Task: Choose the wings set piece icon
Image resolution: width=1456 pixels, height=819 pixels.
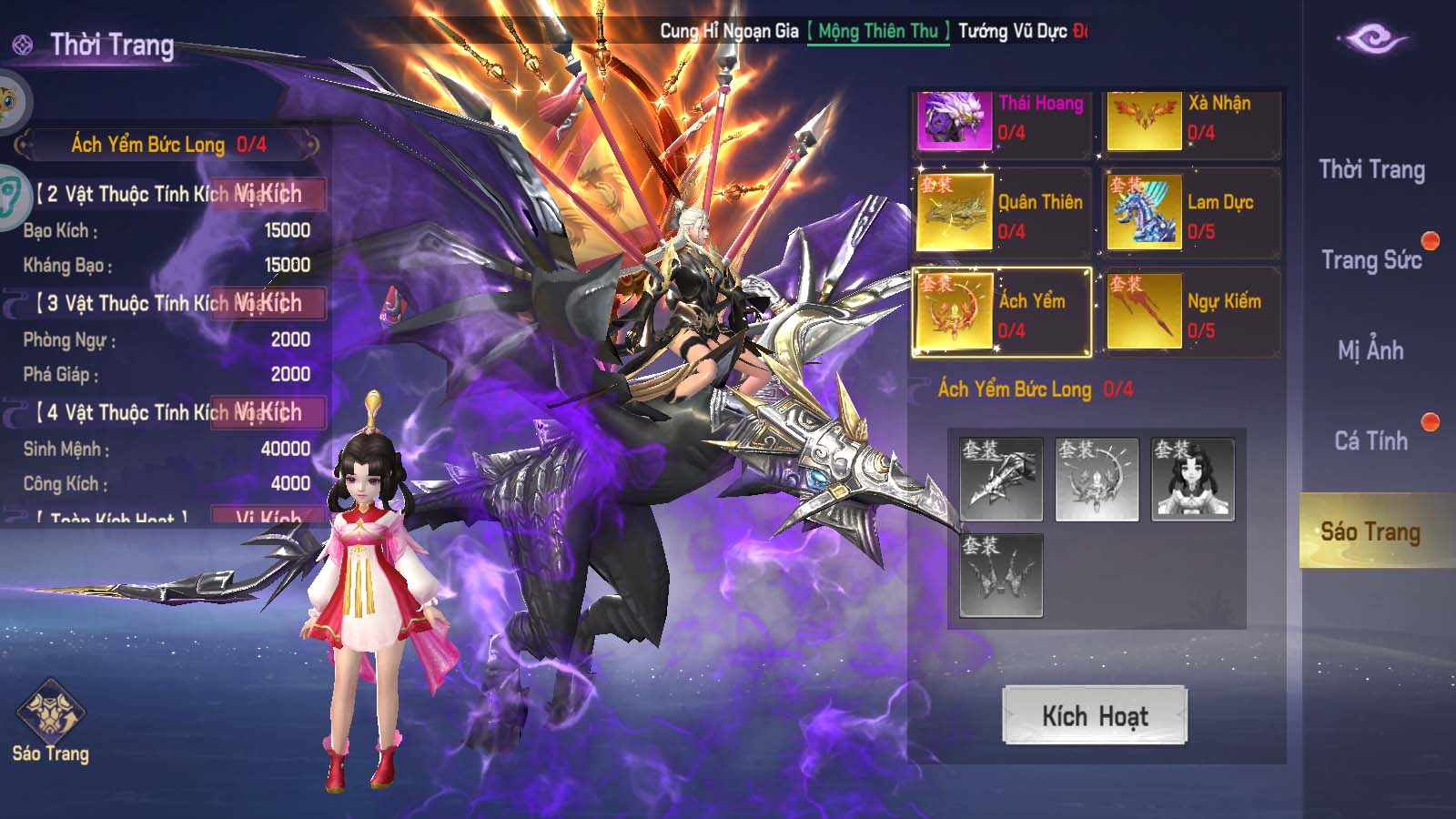Action: (x=1001, y=575)
